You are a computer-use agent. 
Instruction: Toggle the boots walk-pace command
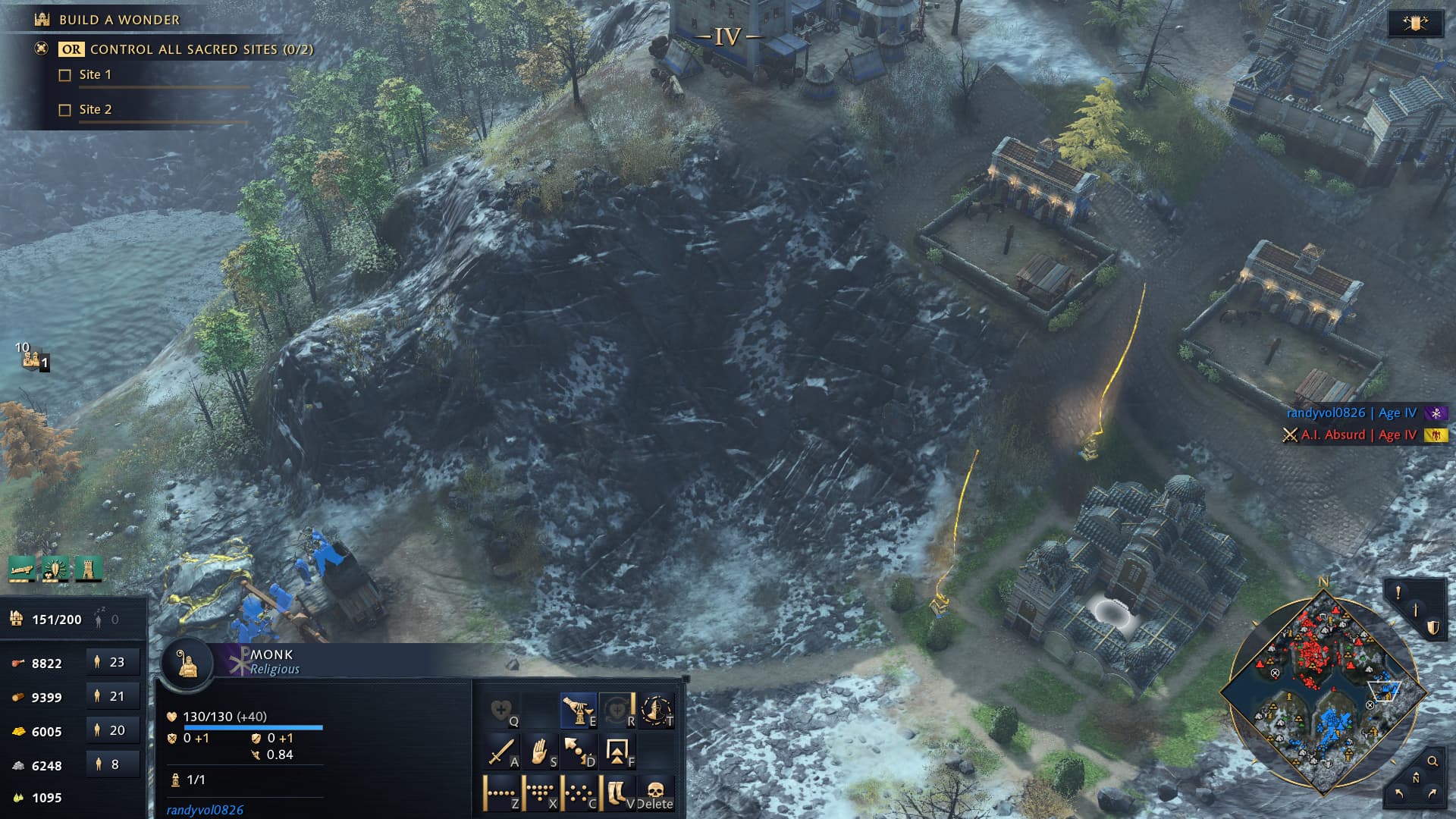[617, 792]
